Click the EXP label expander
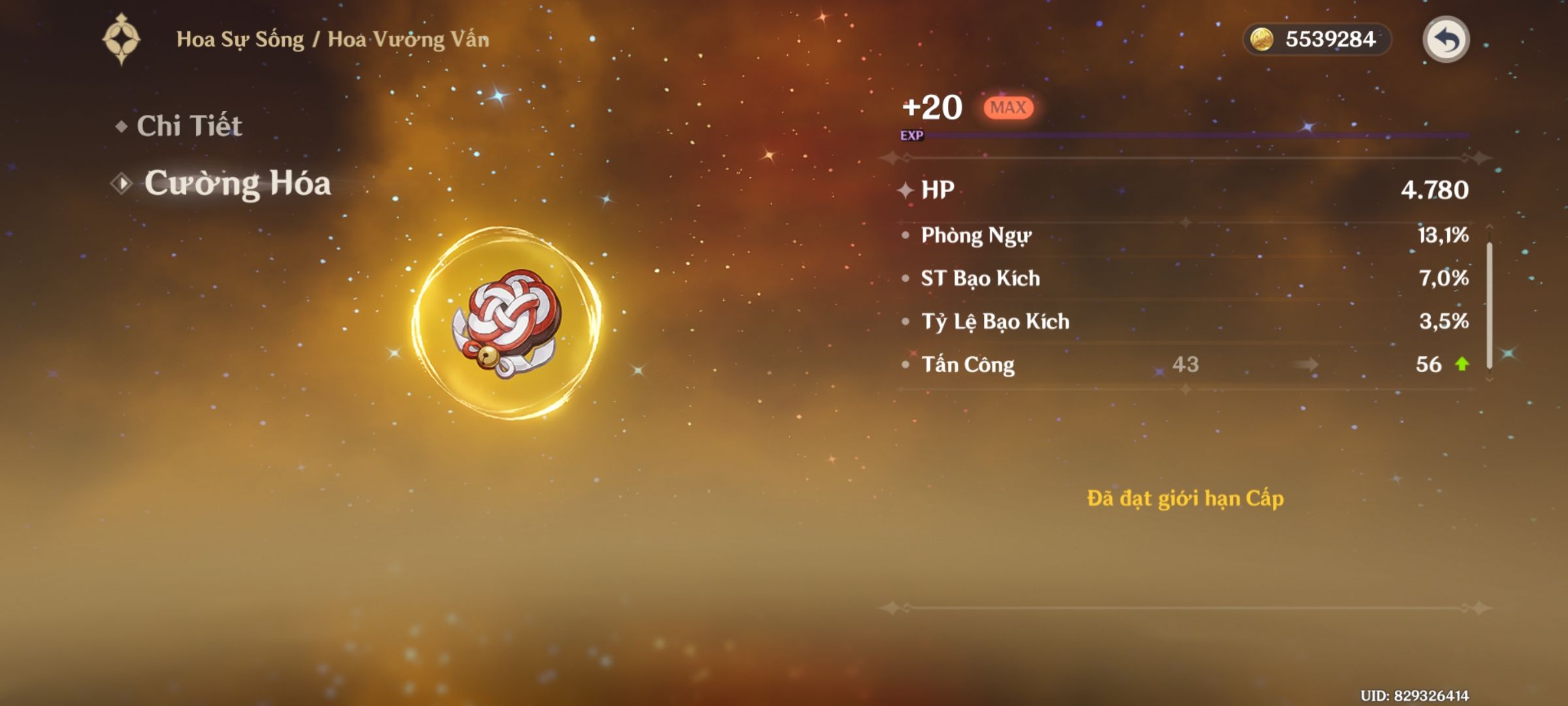The width and height of the screenshot is (1568, 706). 913,137
